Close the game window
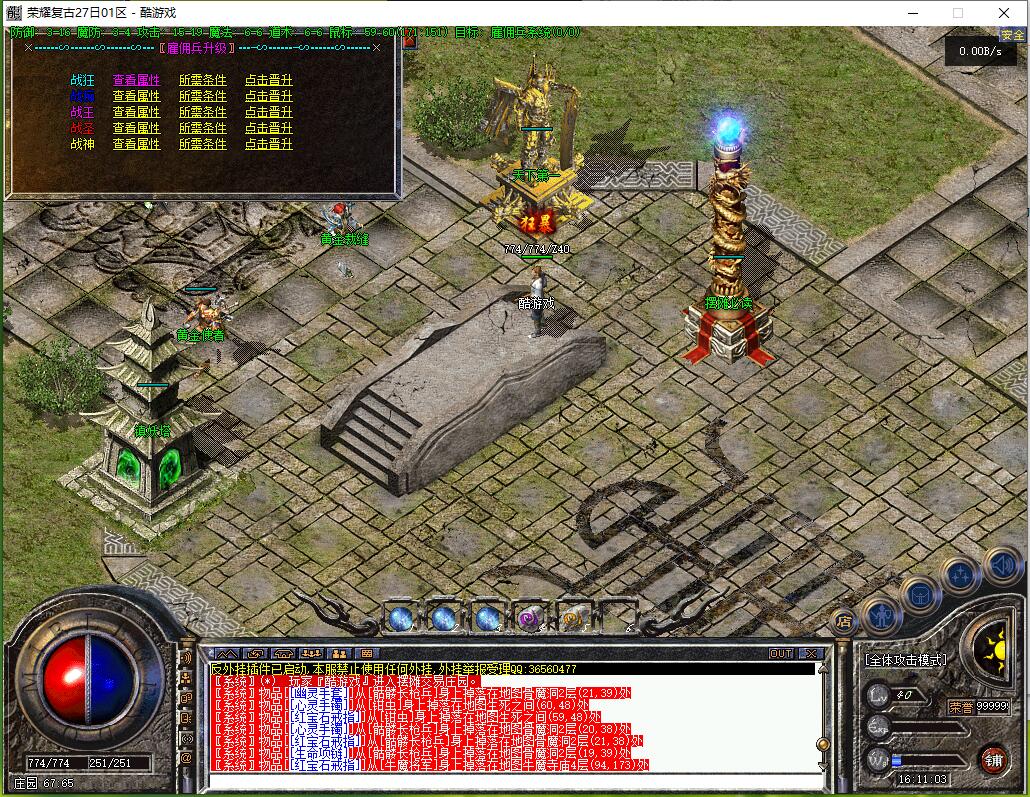 click(x=1004, y=13)
